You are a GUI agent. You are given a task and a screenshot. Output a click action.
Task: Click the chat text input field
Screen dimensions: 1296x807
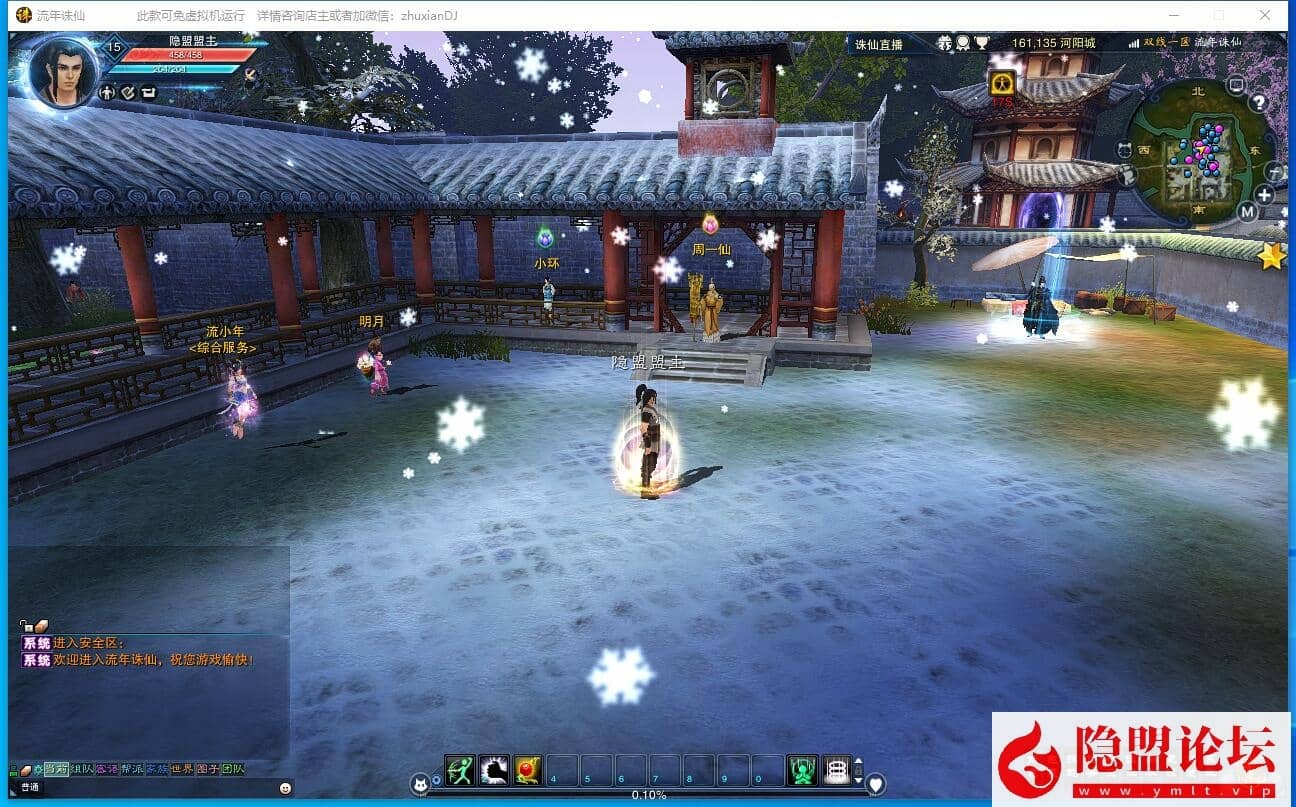point(160,789)
